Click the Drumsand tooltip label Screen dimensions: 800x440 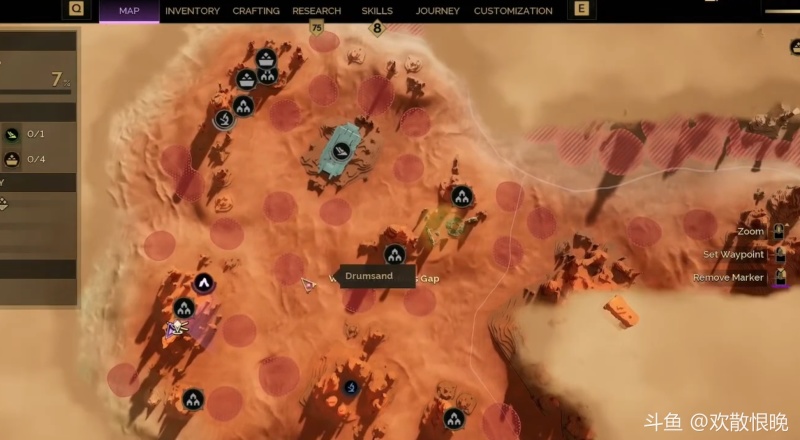coord(368,276)
